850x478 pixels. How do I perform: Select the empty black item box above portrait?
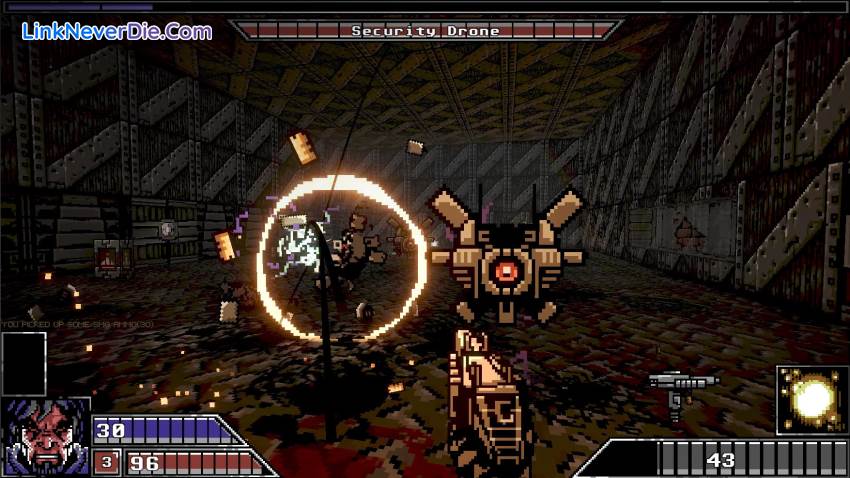click(24, 363)
